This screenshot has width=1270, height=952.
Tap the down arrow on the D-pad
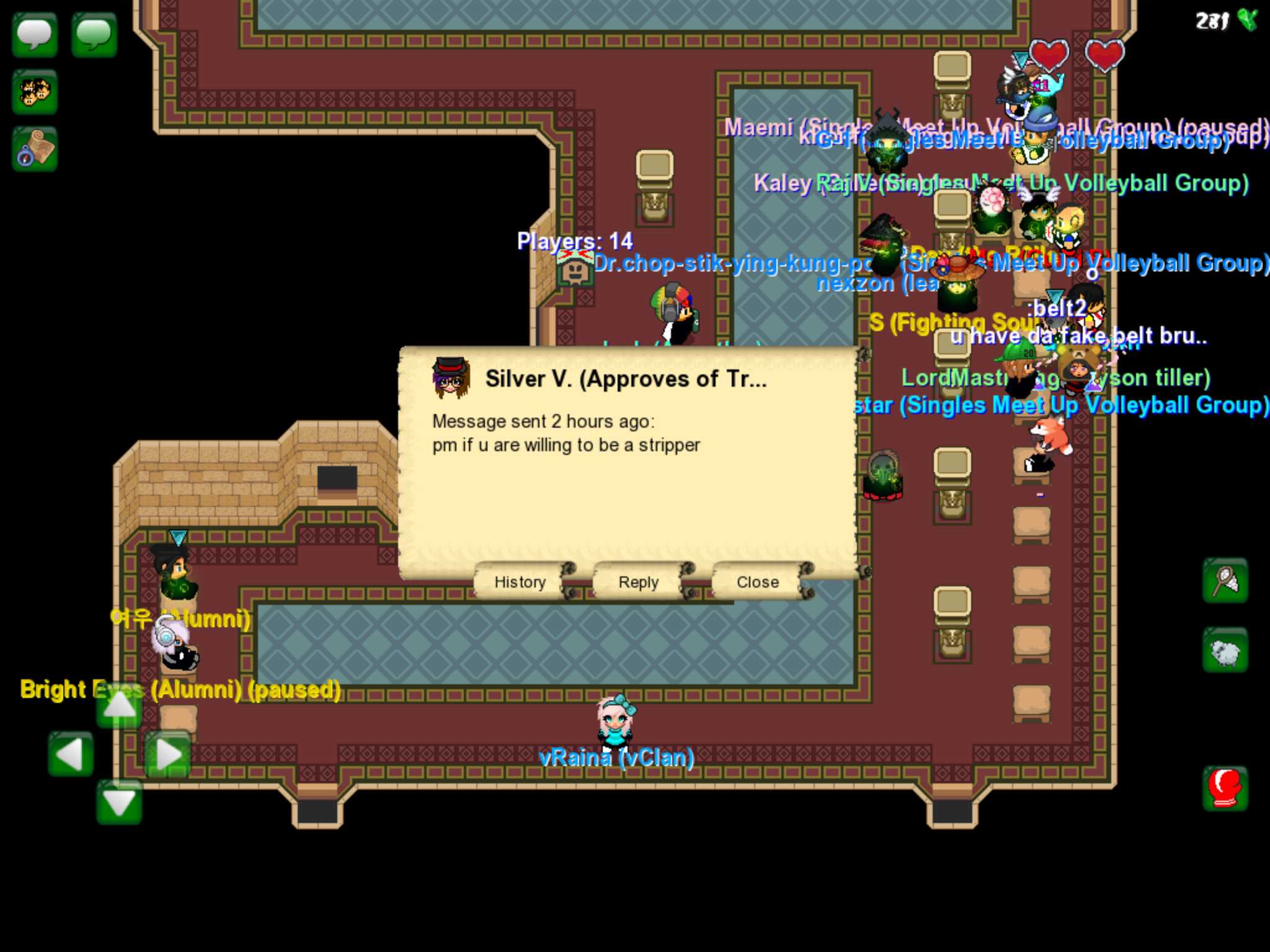pyautogui.click(x=119, y=803)
